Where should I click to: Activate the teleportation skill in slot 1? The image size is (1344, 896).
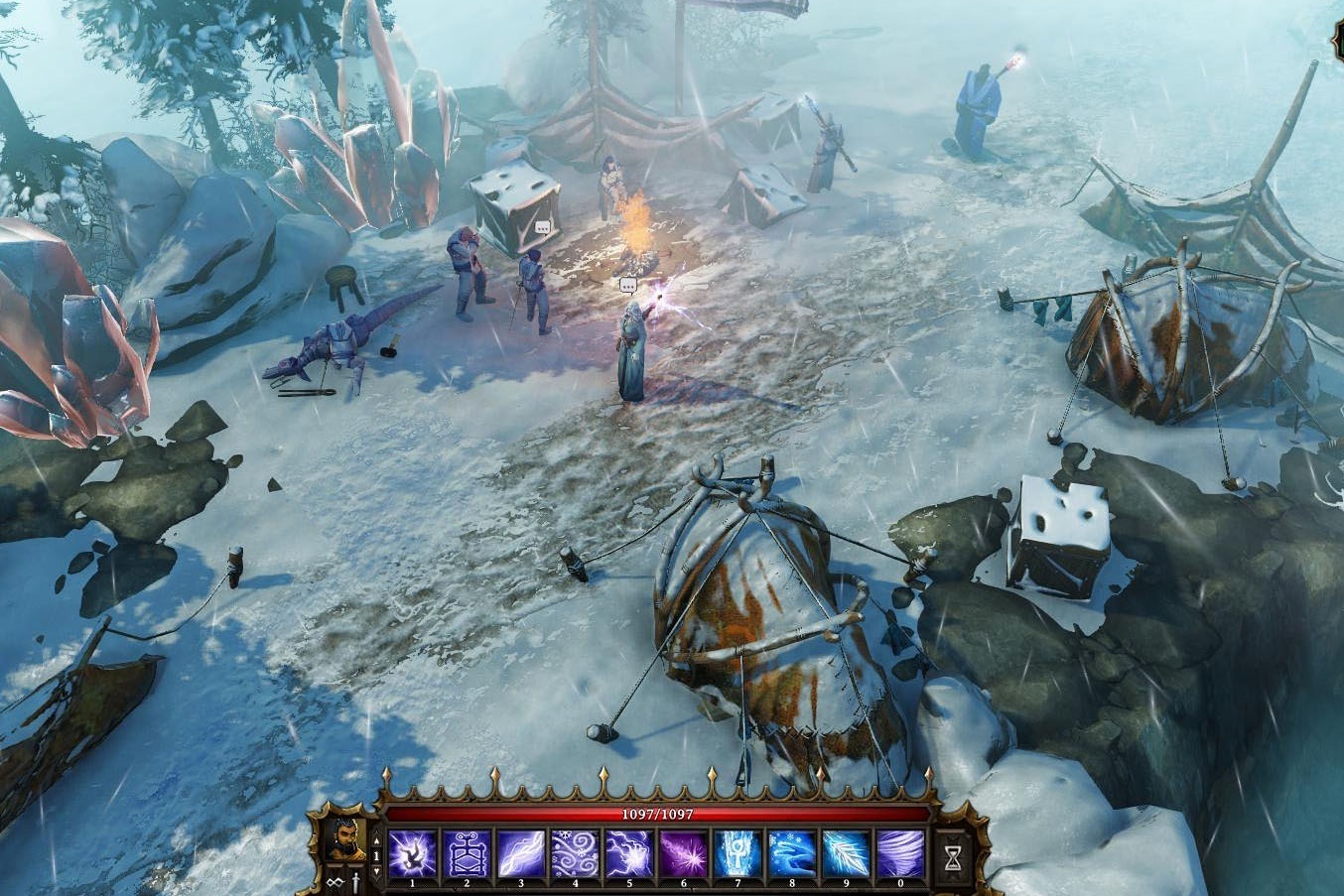point(413,854)
